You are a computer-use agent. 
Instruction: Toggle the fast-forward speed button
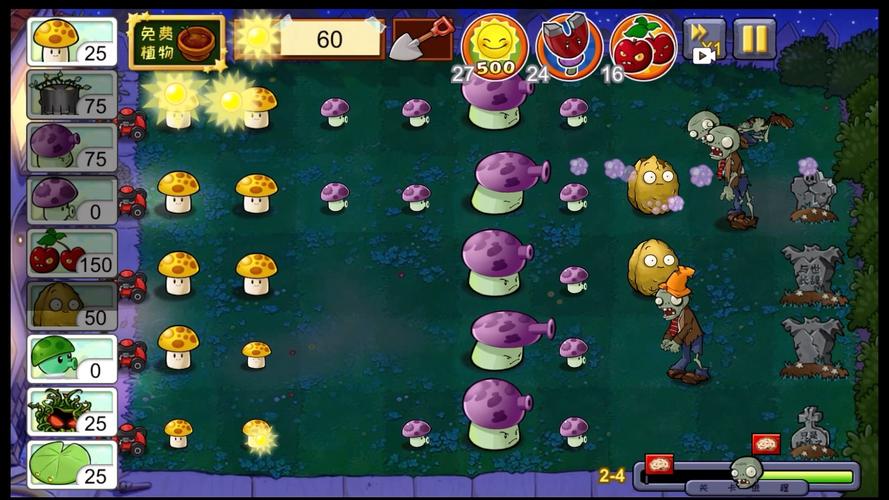[704, 40]
